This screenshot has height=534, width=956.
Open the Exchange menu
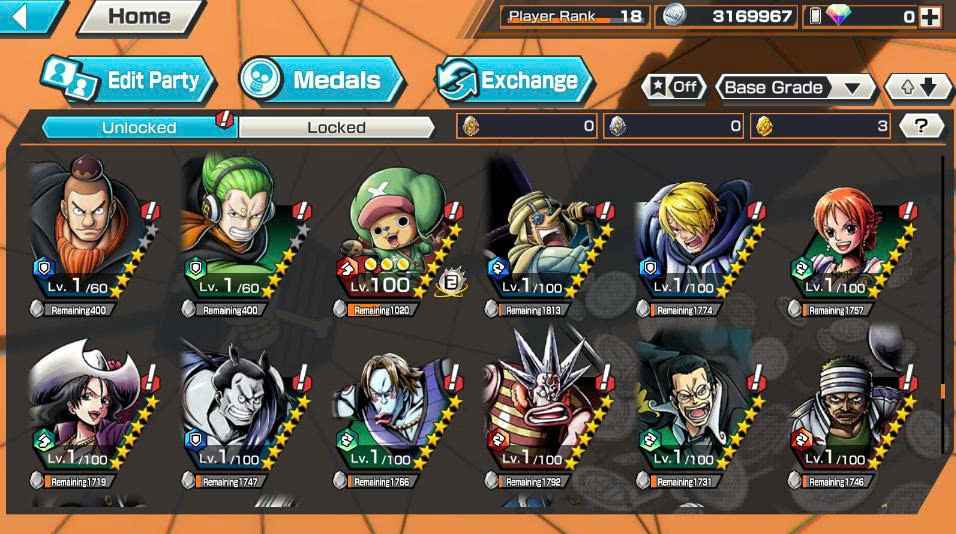[x=514, y=80]
